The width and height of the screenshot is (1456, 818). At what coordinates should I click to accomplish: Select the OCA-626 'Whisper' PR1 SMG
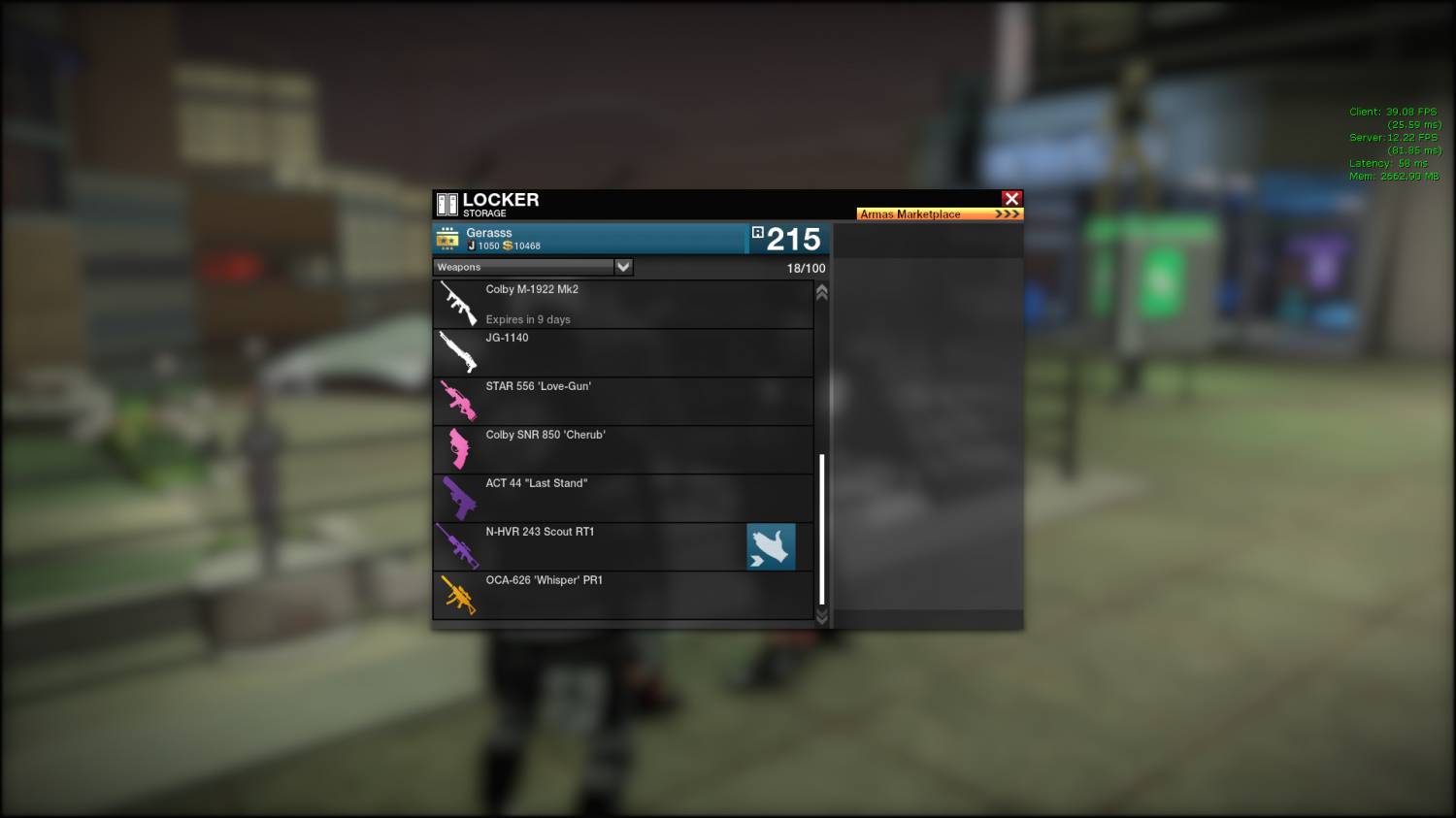[621, 595]
